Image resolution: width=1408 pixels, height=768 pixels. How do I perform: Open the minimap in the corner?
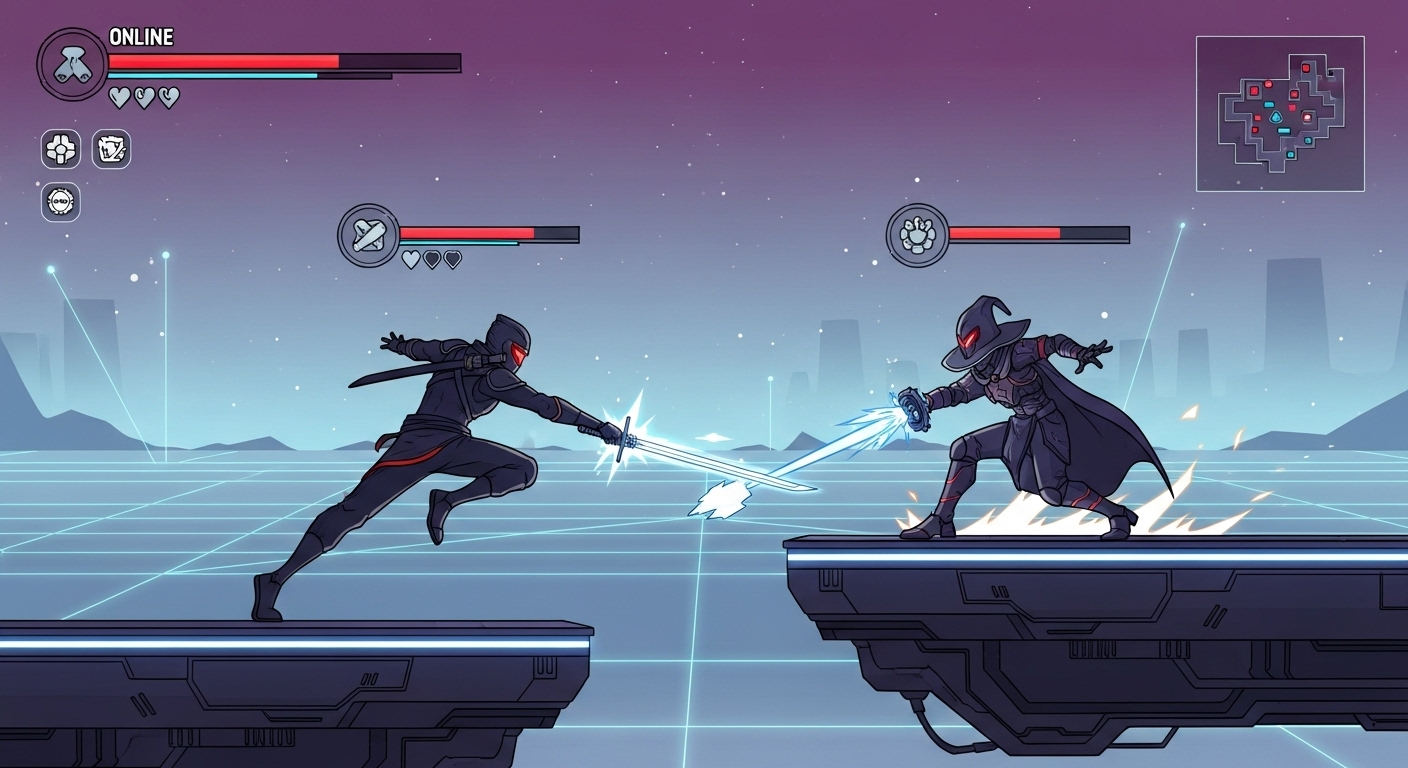[x=1280, y=113]
